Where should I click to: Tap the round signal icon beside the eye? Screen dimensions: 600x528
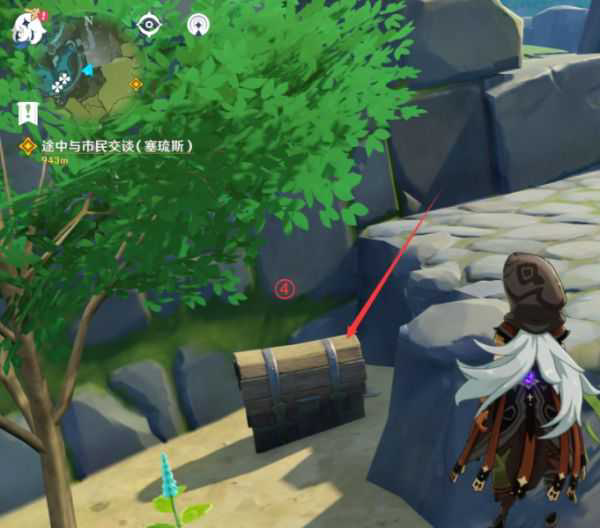197,24
